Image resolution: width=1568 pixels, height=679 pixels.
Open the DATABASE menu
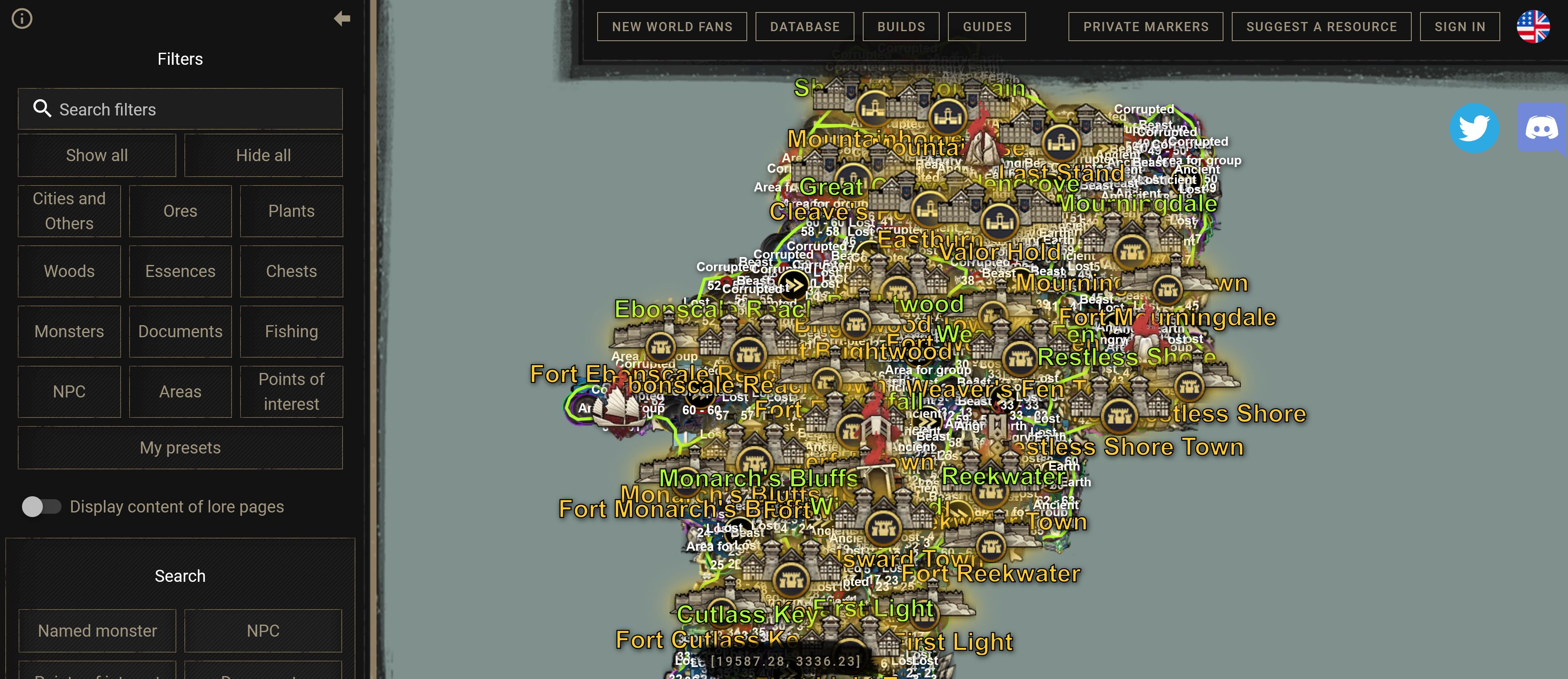tap(805, 26)
